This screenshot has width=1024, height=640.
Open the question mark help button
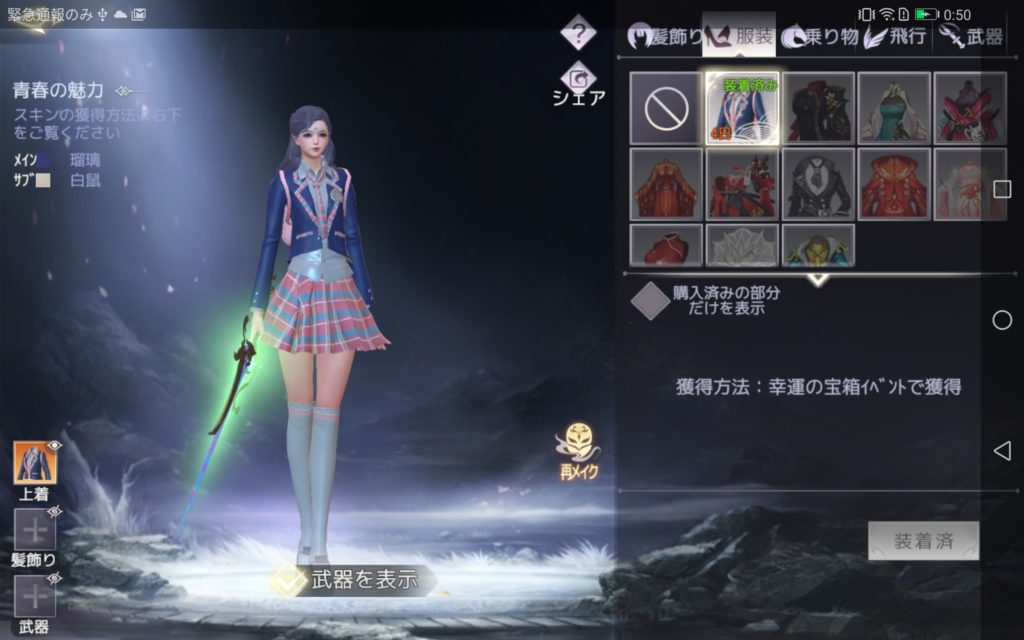[578, 34]
